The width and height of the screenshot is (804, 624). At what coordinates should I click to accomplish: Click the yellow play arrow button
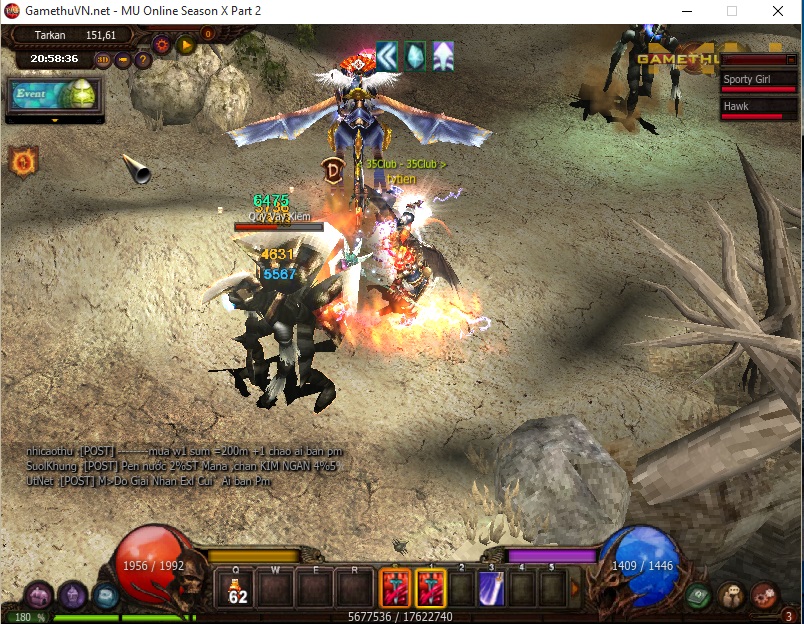[185, 44]
